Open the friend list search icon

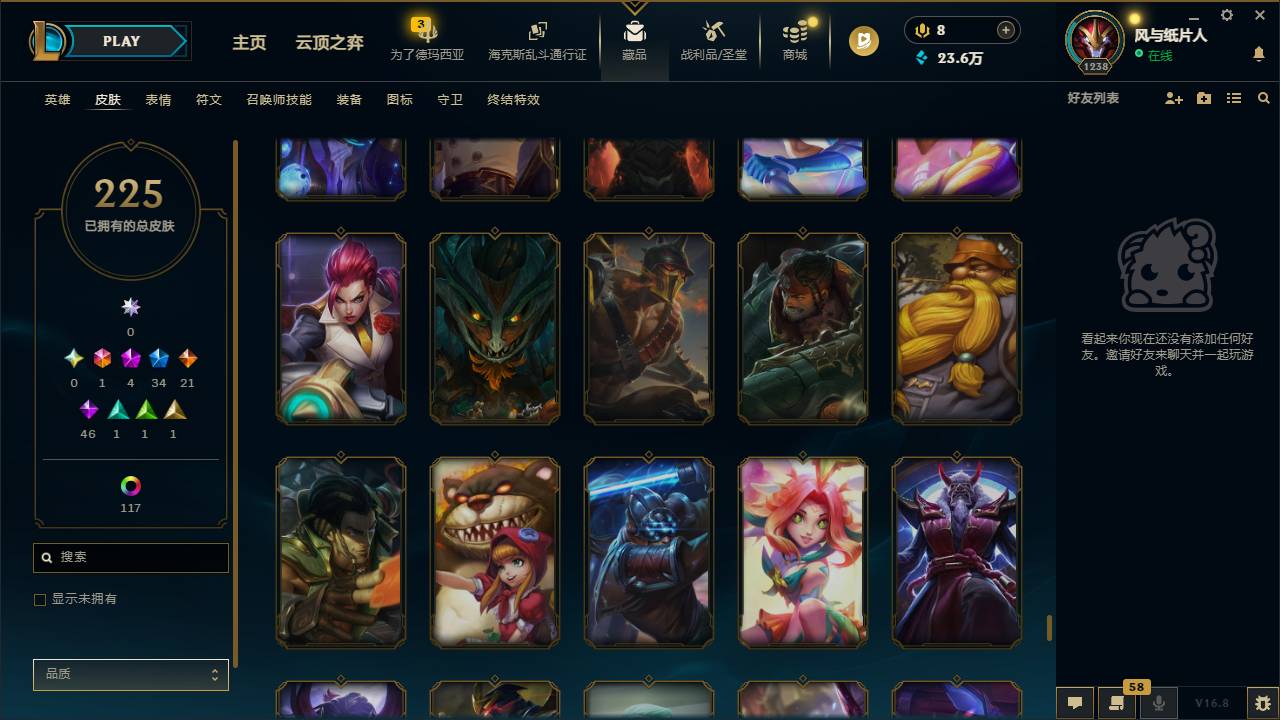1263,98
